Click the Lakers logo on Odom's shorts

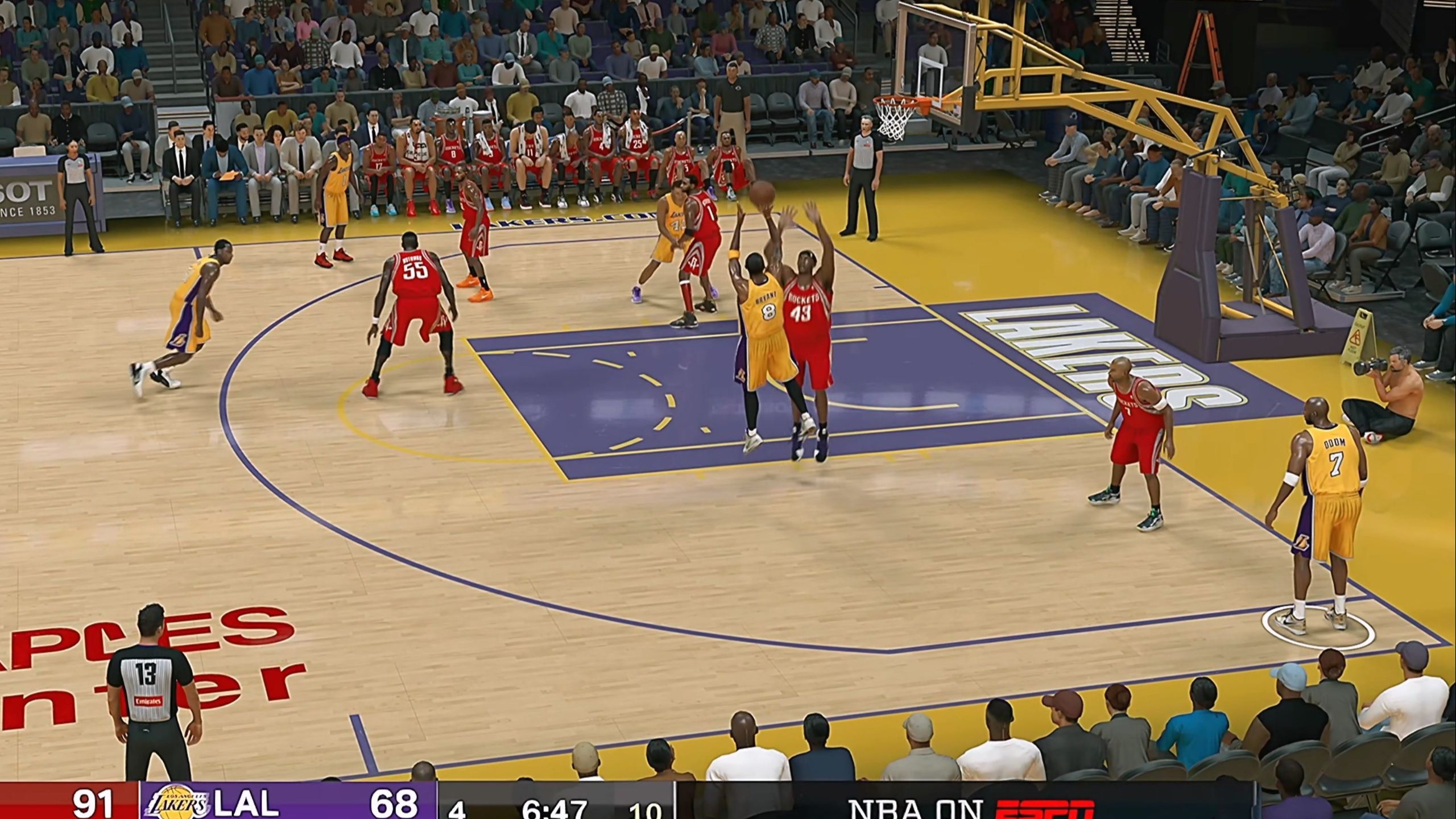click(1302, 542)
